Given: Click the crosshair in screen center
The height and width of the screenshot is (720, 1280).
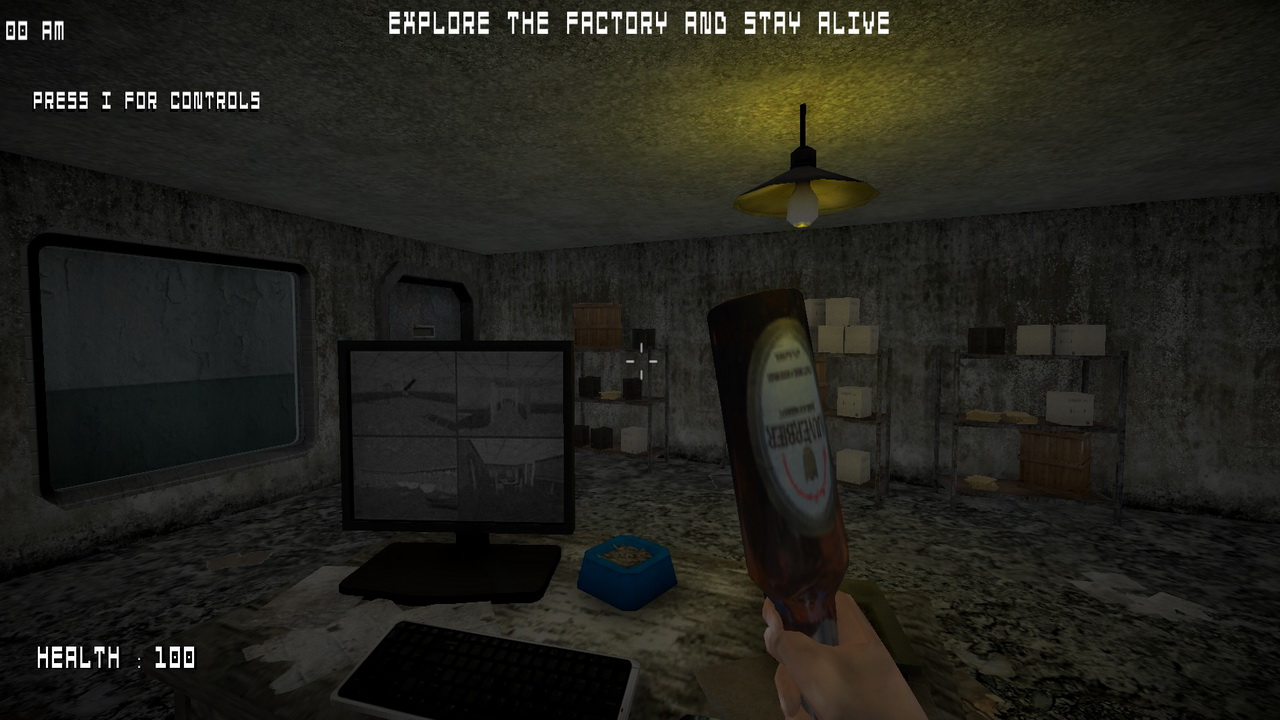Looking at the screenshot, I should (x=640, y=360).
